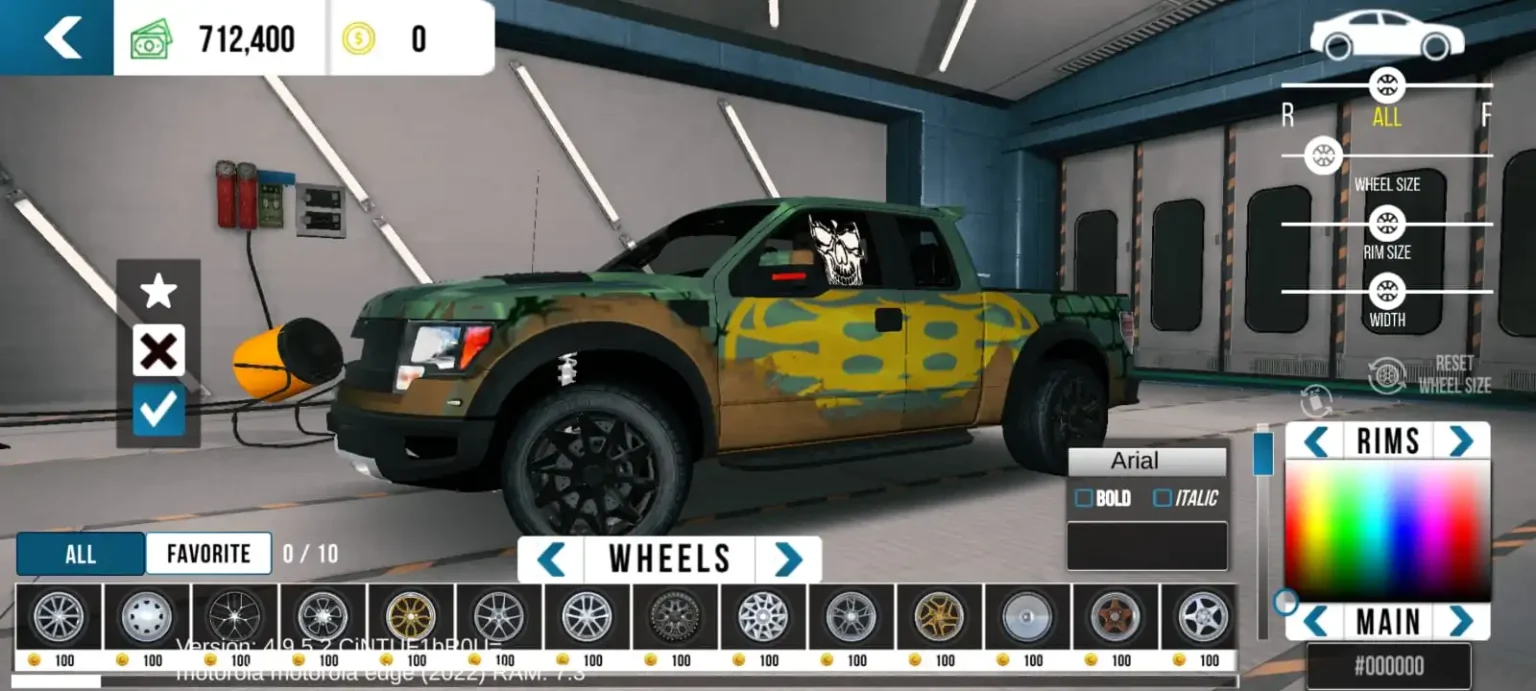Switch to the ALL wheels tab
Viewport: 1536px width, 691px height.
pos(80,554)
